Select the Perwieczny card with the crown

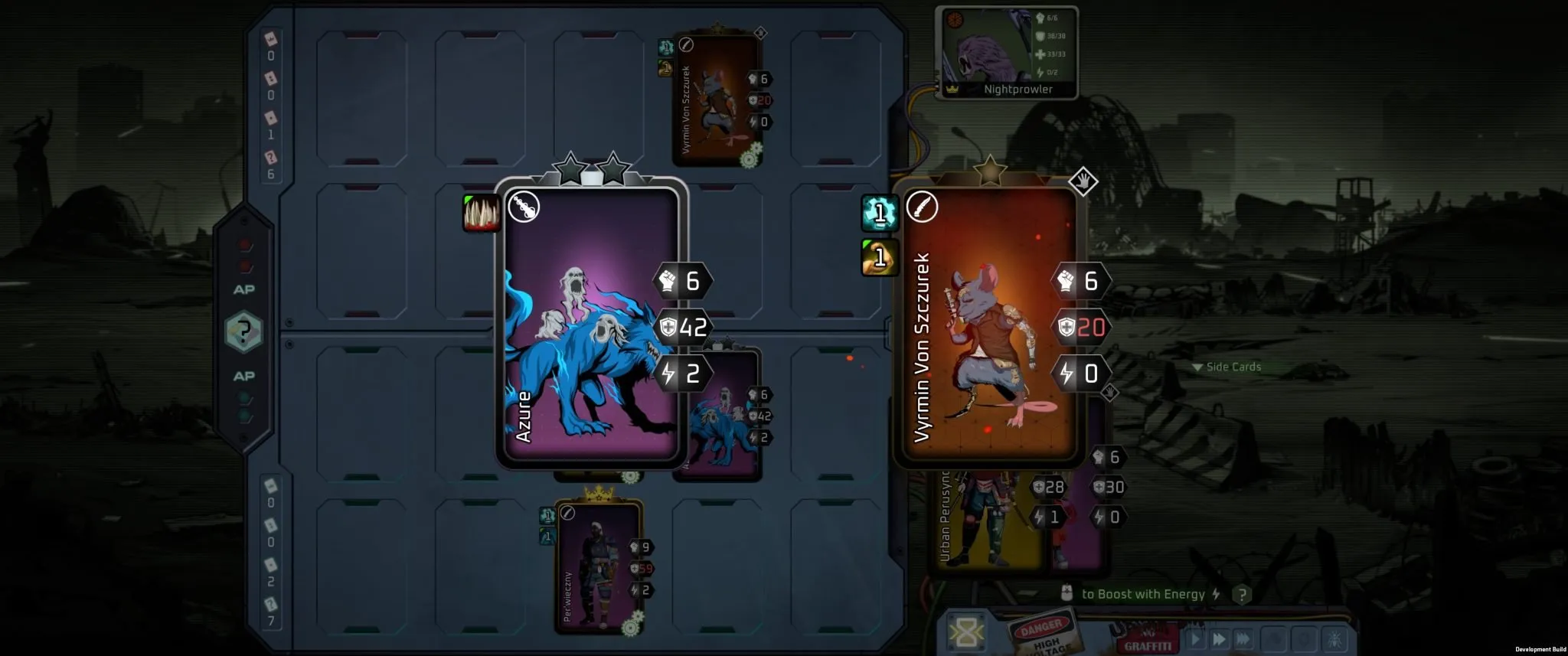click(598, 568)
